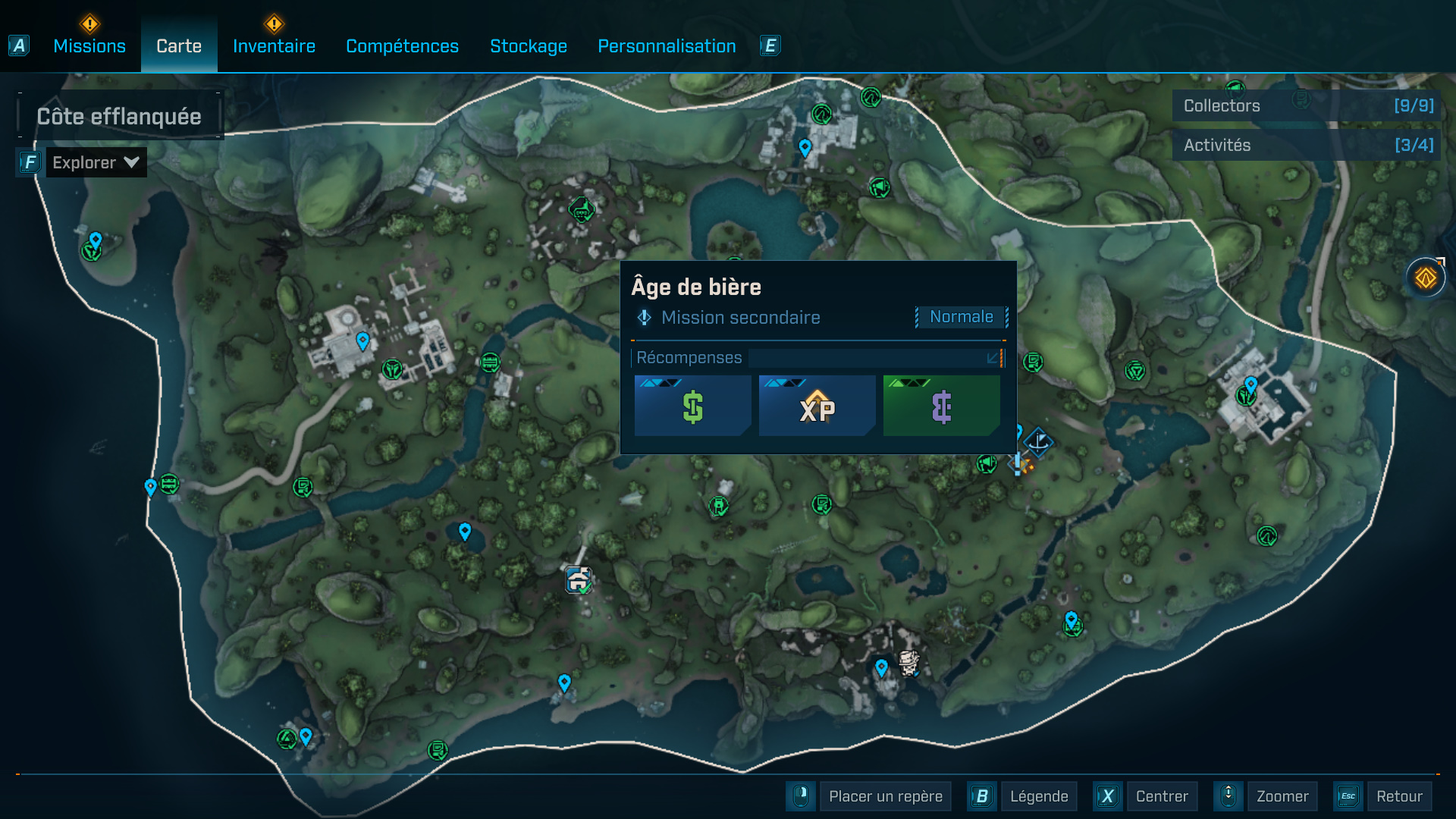The image size is (1456, 819).
Task: Click the Centrer map button
Action: click(x=1161, y=796)
